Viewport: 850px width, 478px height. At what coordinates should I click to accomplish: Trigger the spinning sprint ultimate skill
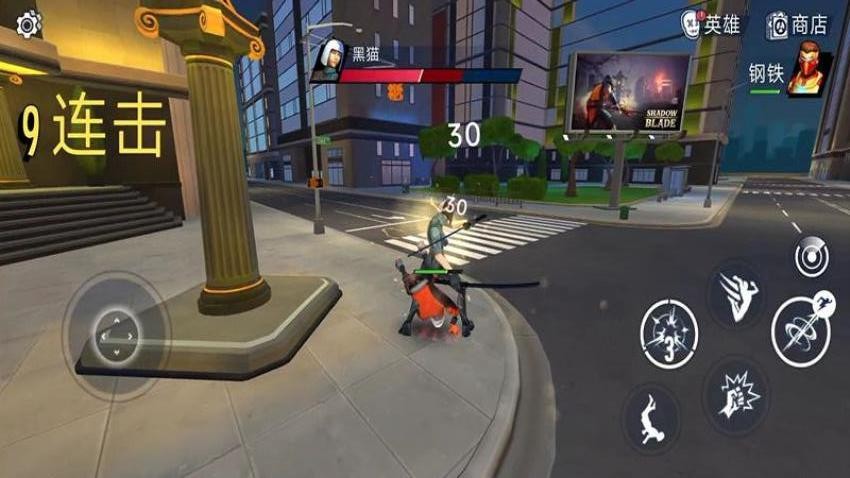(x=802, y=329)
